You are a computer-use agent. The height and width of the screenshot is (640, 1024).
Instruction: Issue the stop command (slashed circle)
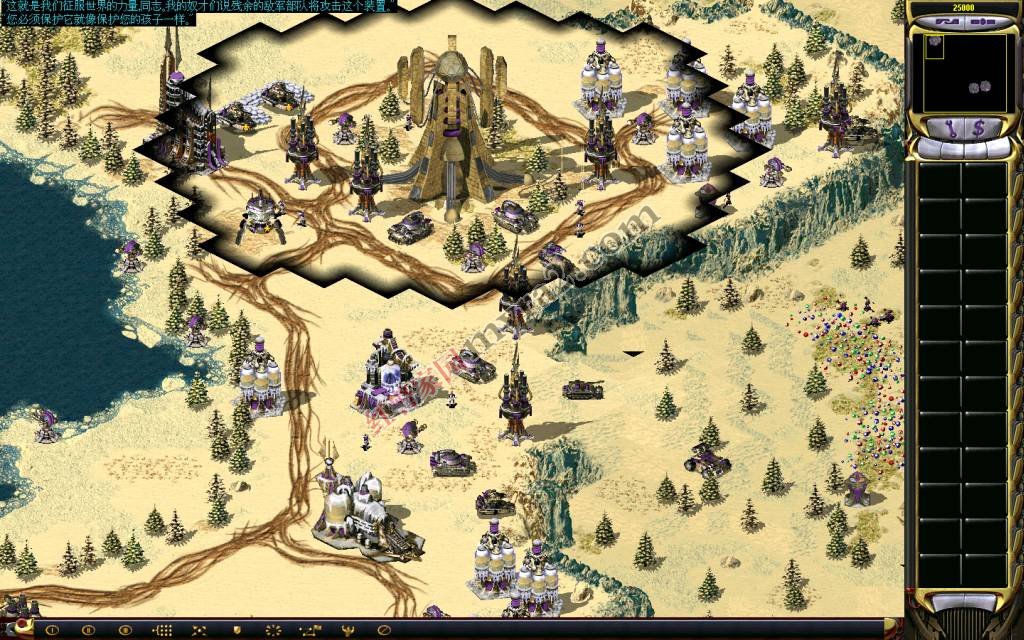pos(383,630)
